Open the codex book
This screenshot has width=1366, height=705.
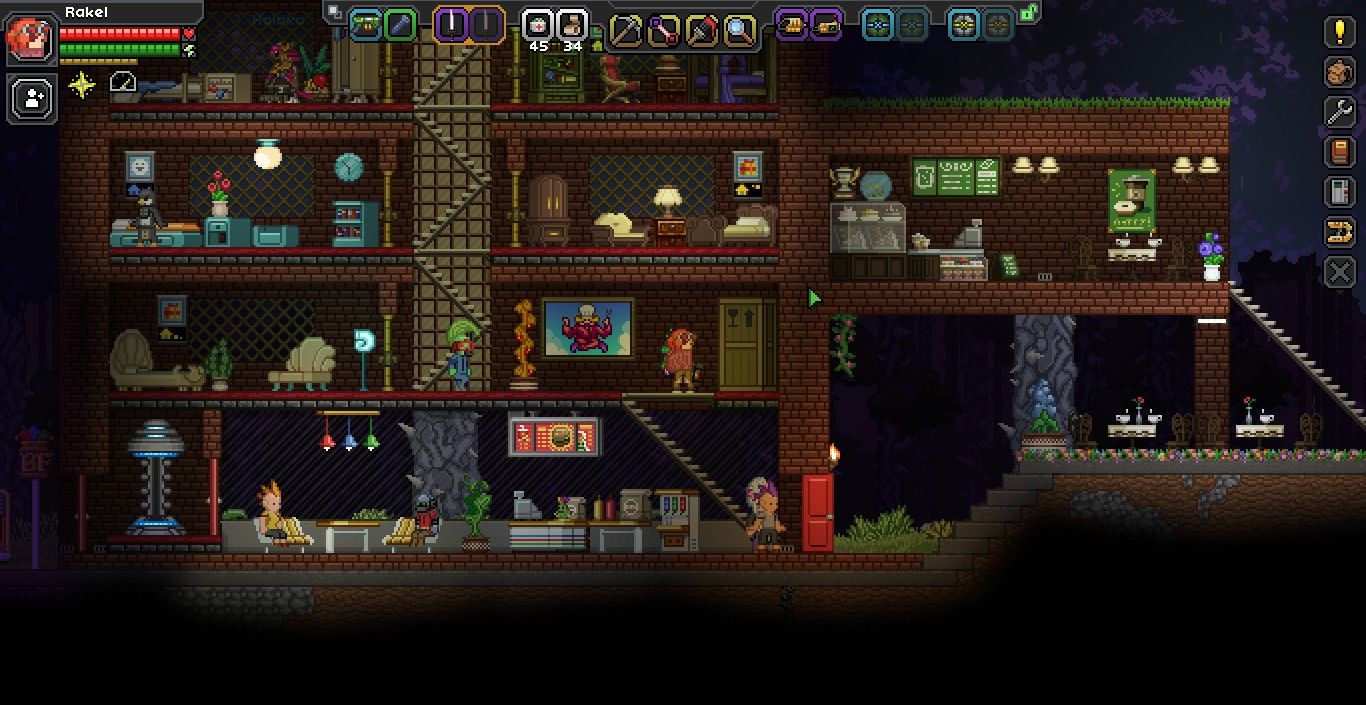click(x=1340, y=152)
